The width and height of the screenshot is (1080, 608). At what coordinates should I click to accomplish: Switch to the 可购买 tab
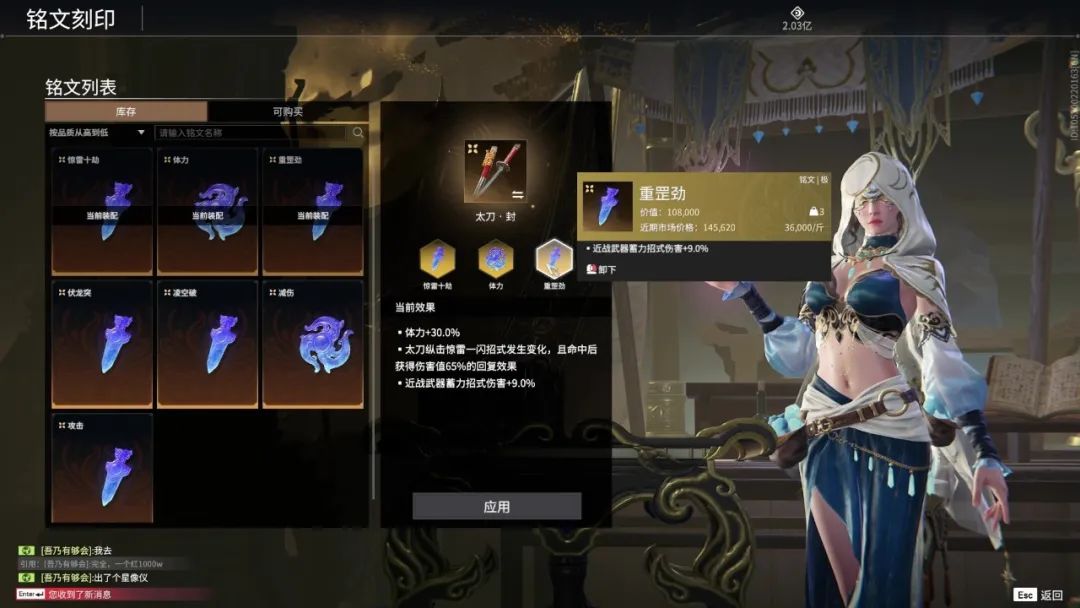tap(288, 112)
